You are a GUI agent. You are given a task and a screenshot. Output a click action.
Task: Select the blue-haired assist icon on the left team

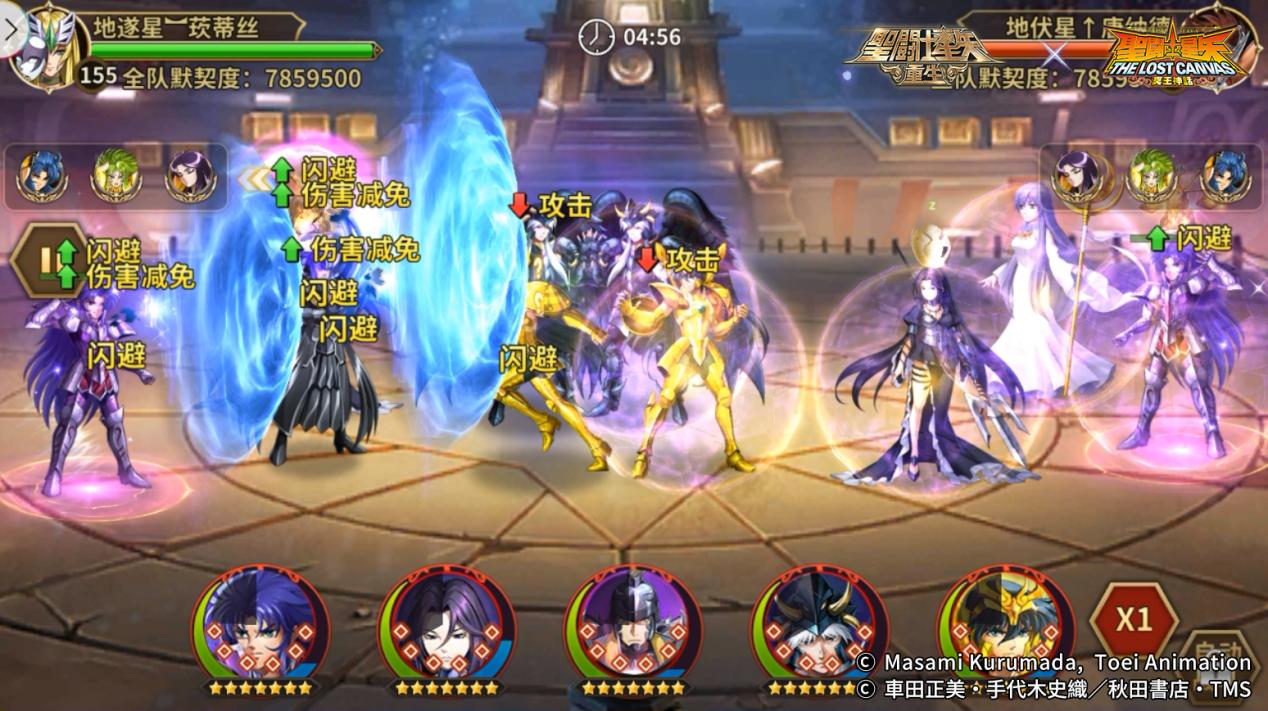[42, 176]
